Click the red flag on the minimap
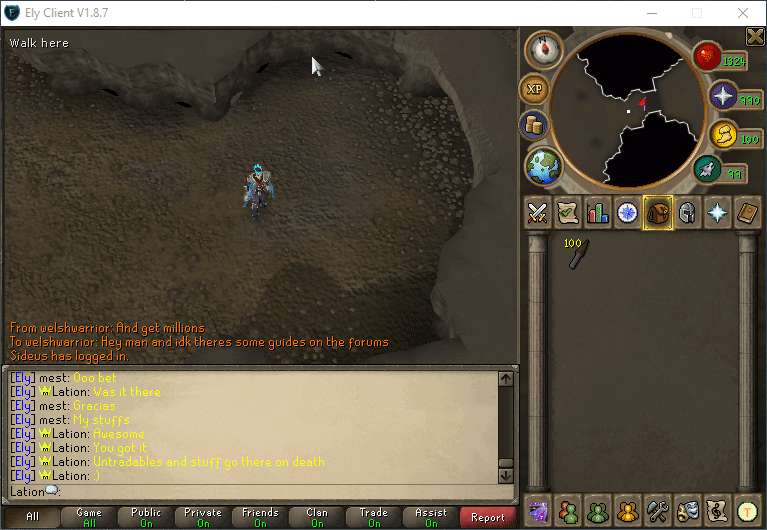 [643, 101]
